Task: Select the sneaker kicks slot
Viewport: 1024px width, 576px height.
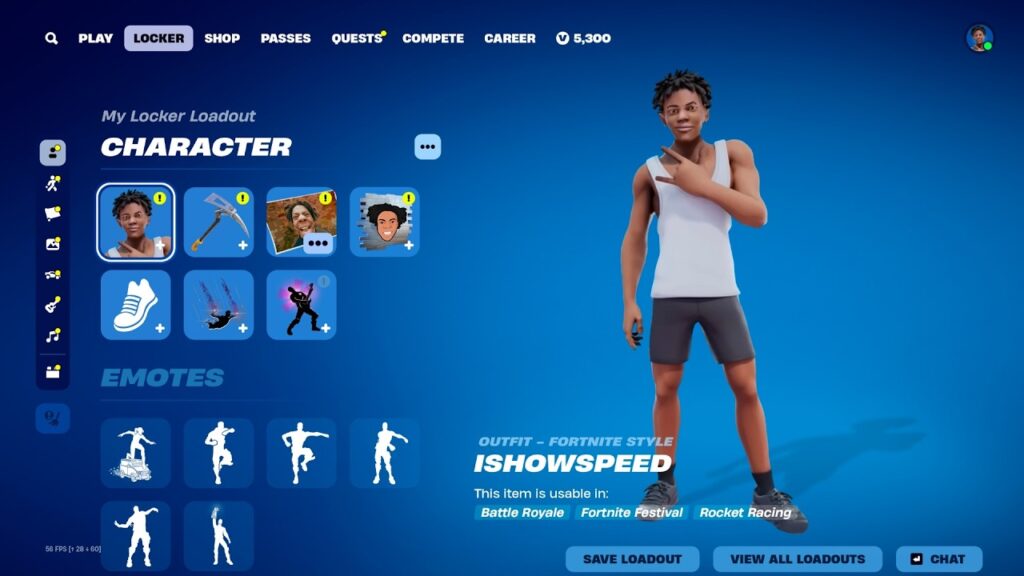Action: (136, 305)
